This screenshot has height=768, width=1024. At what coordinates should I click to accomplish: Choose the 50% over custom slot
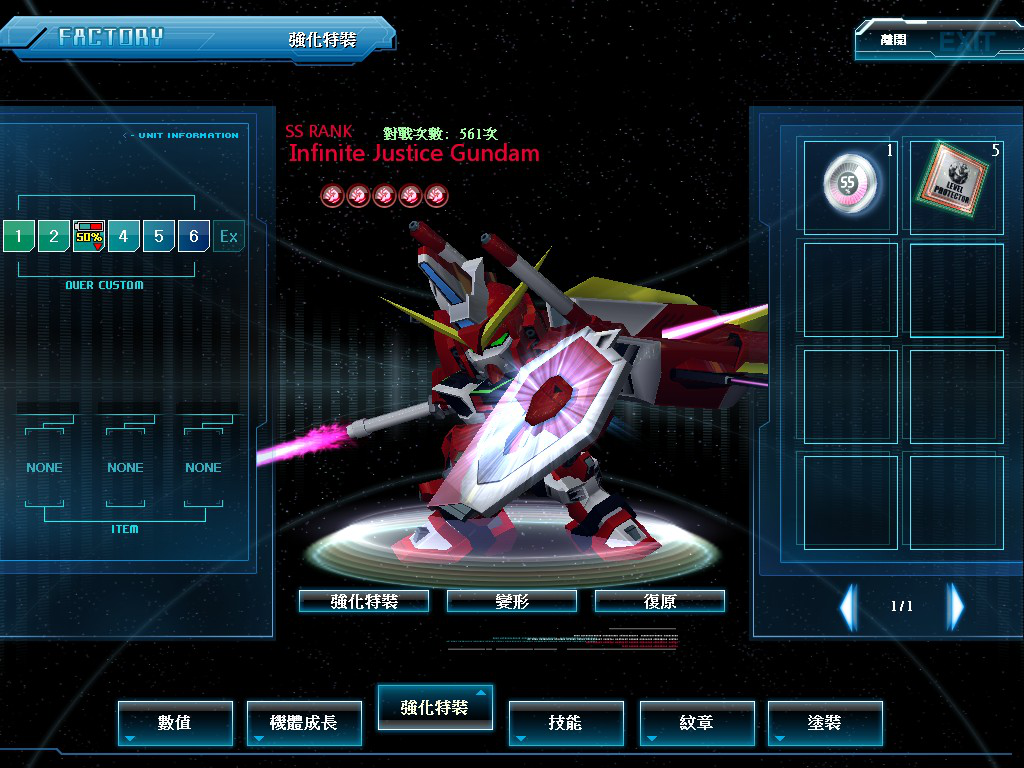(89, 237)
